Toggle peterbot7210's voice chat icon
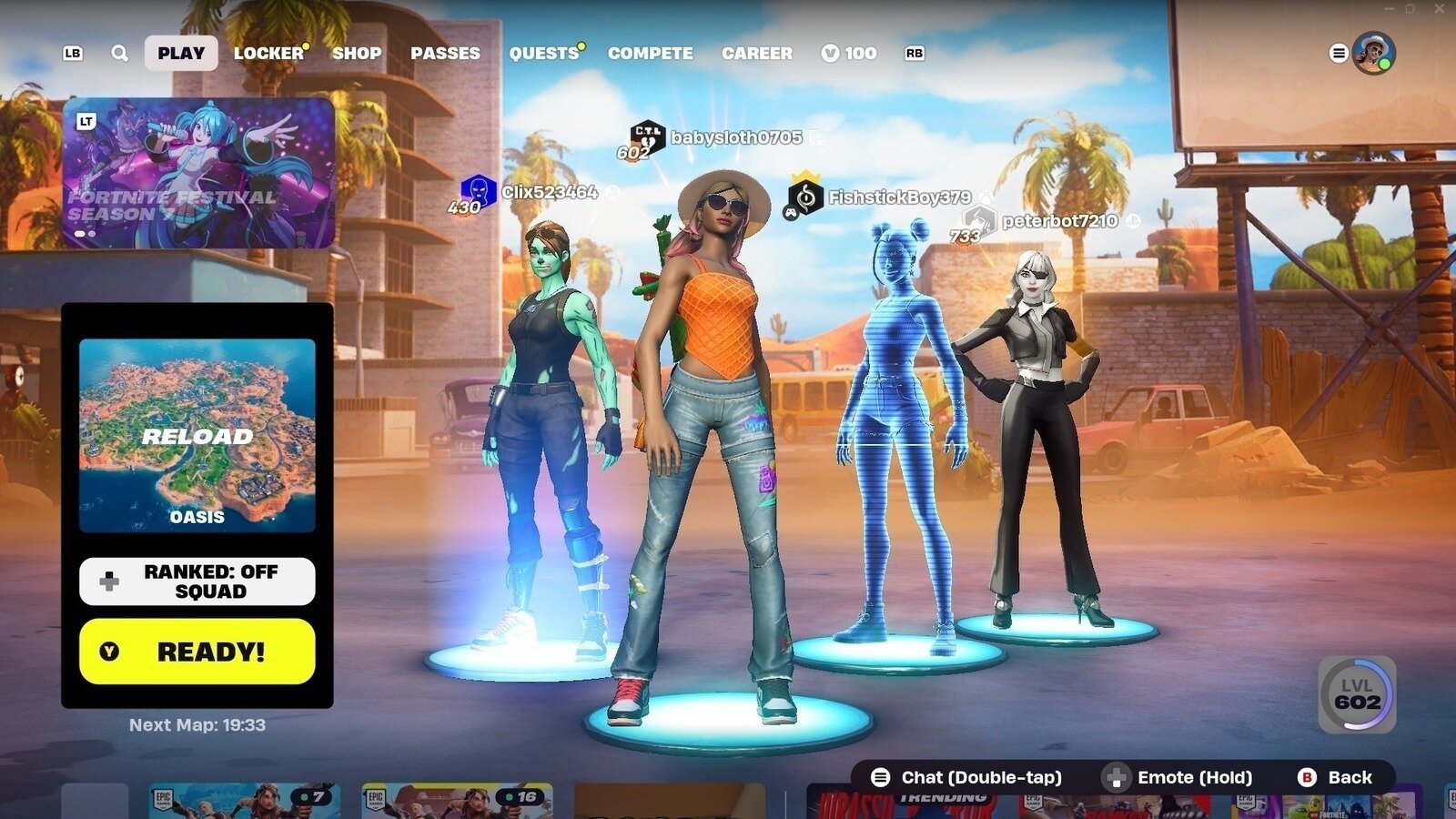The height and width of the screenshot is (819, 1456). 1131,219
